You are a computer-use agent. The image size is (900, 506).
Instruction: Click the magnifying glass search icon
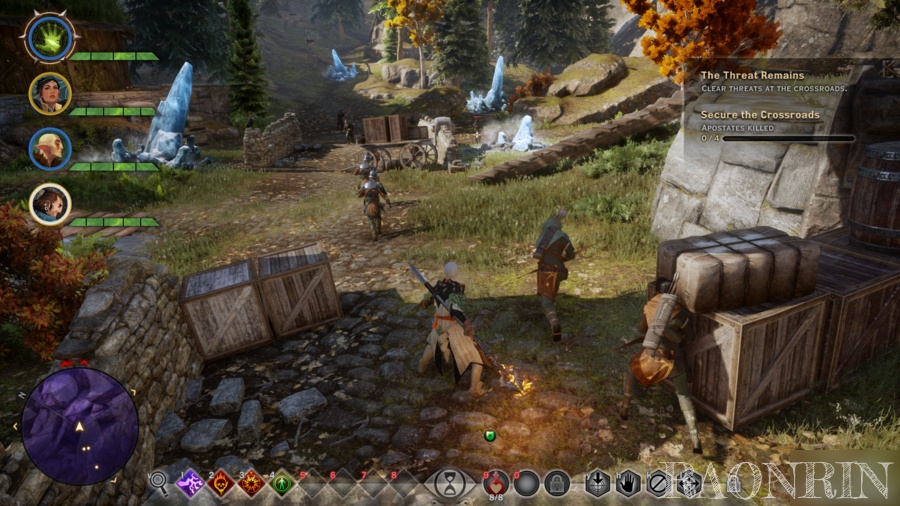click(158, 483)
